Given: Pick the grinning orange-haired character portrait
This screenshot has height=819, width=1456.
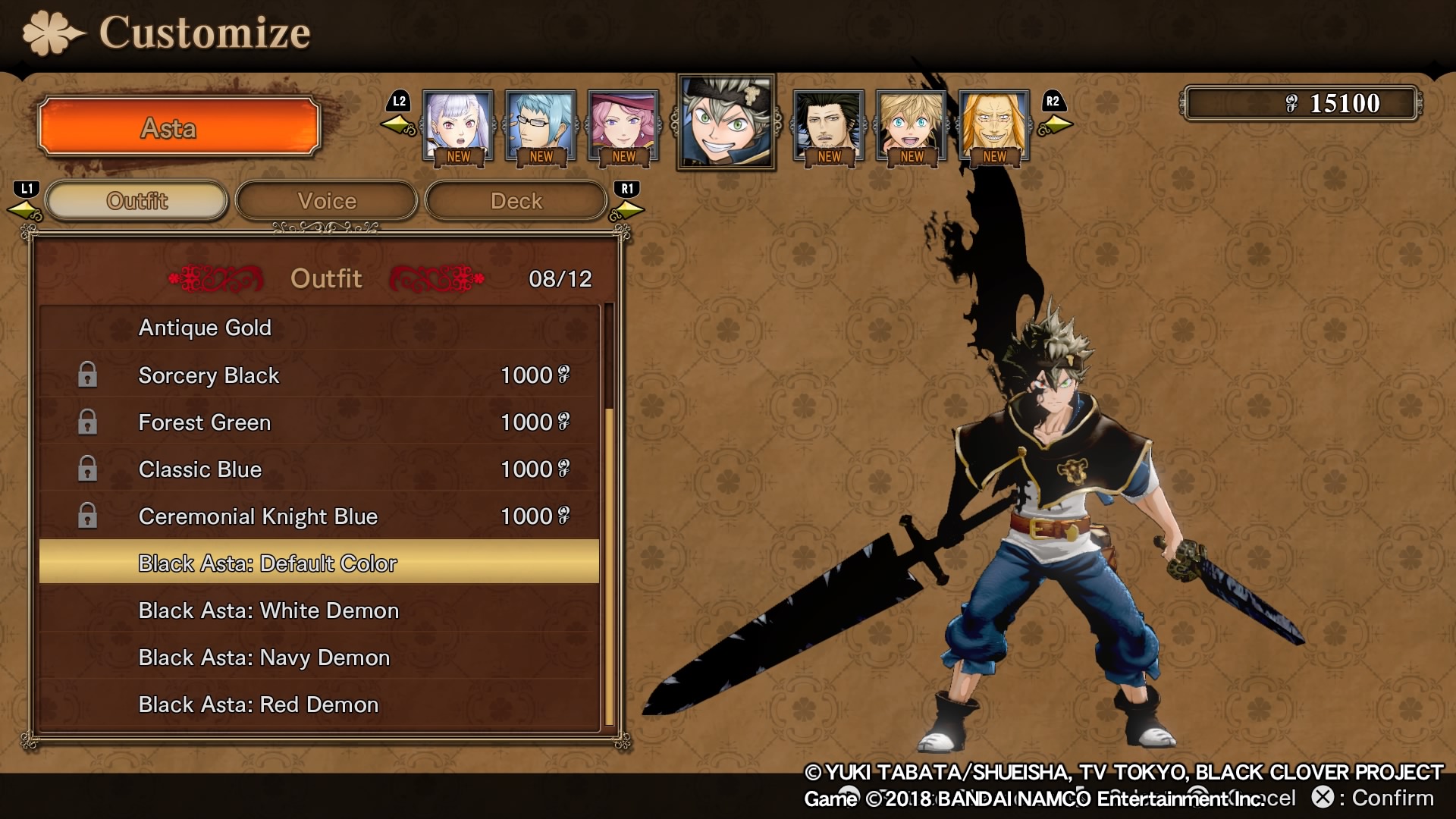Looking at the screenshot, I should [994, 125].
